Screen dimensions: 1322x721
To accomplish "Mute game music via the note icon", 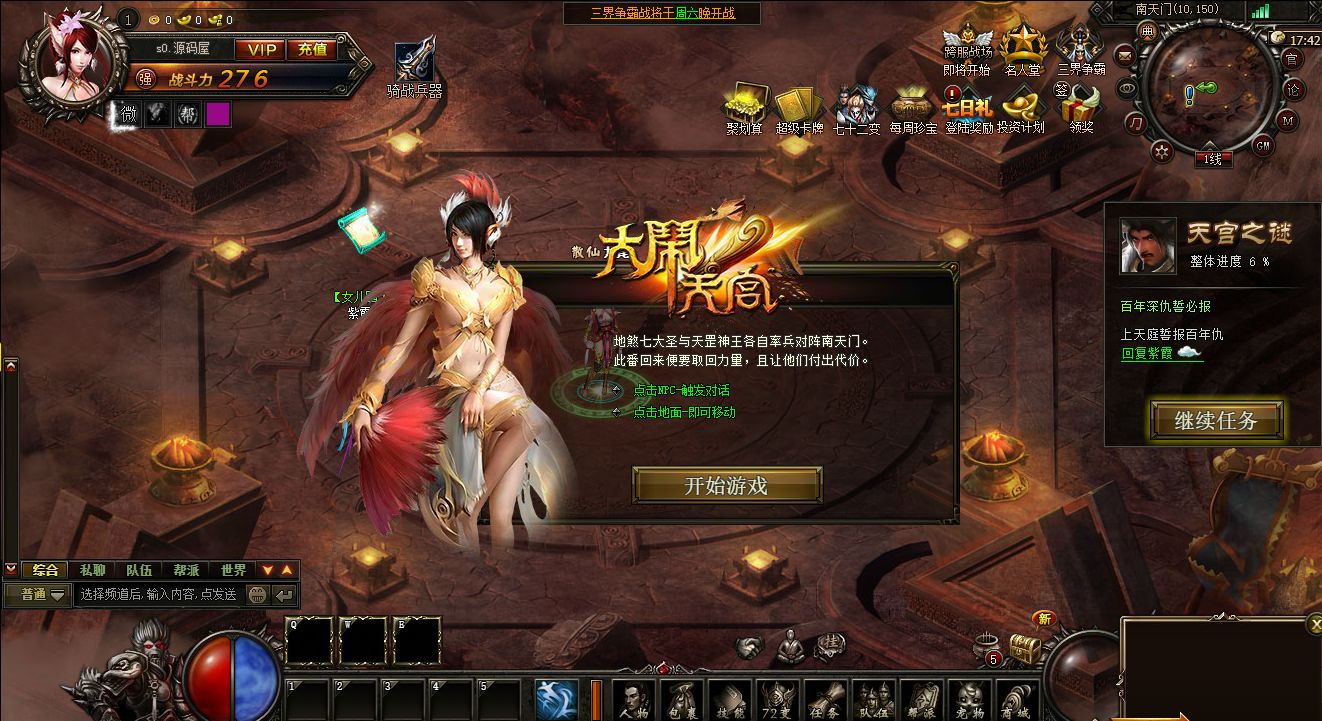I will [x=1135, y=123].
